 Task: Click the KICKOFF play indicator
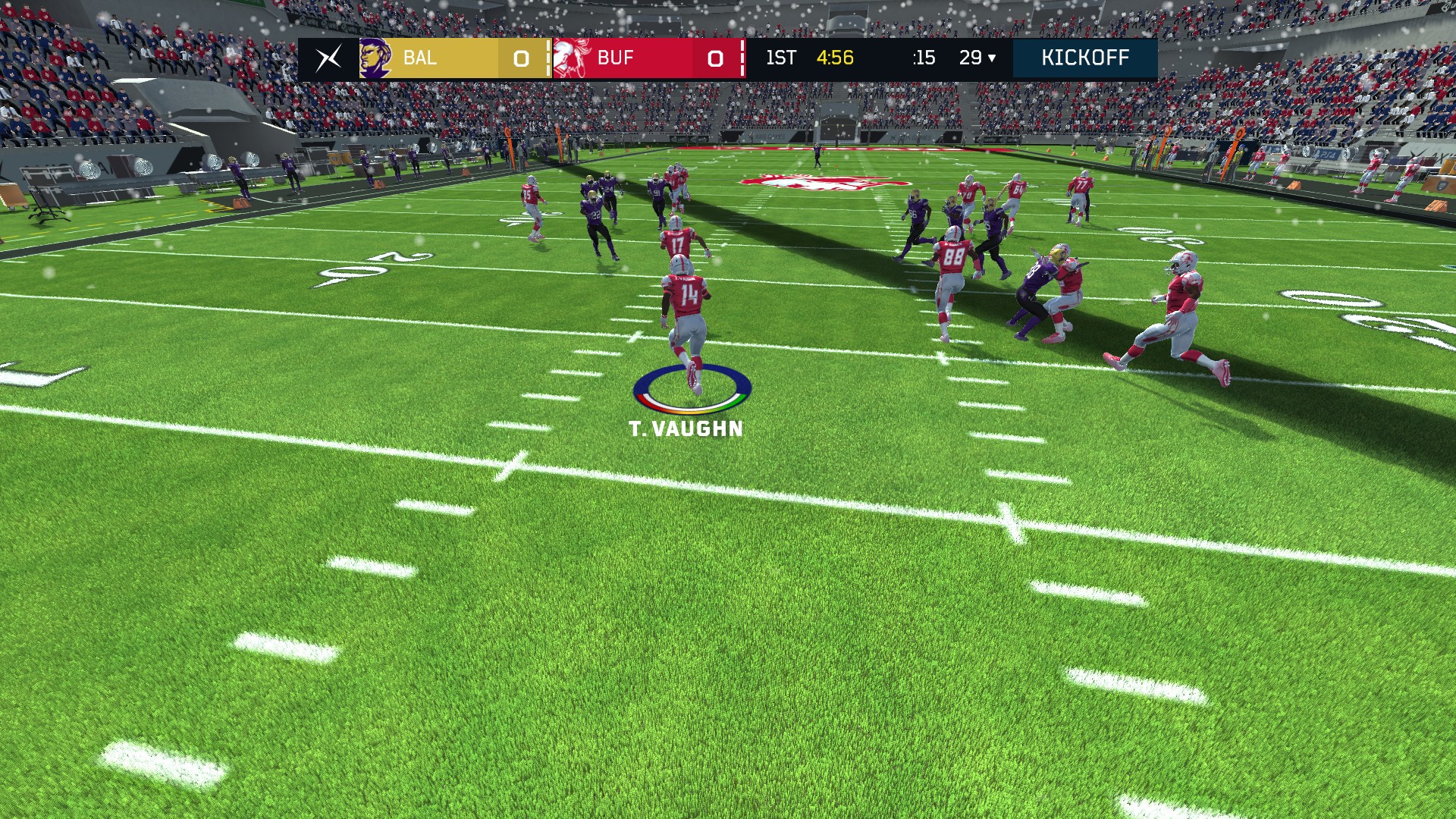(x=1086, y=58)
